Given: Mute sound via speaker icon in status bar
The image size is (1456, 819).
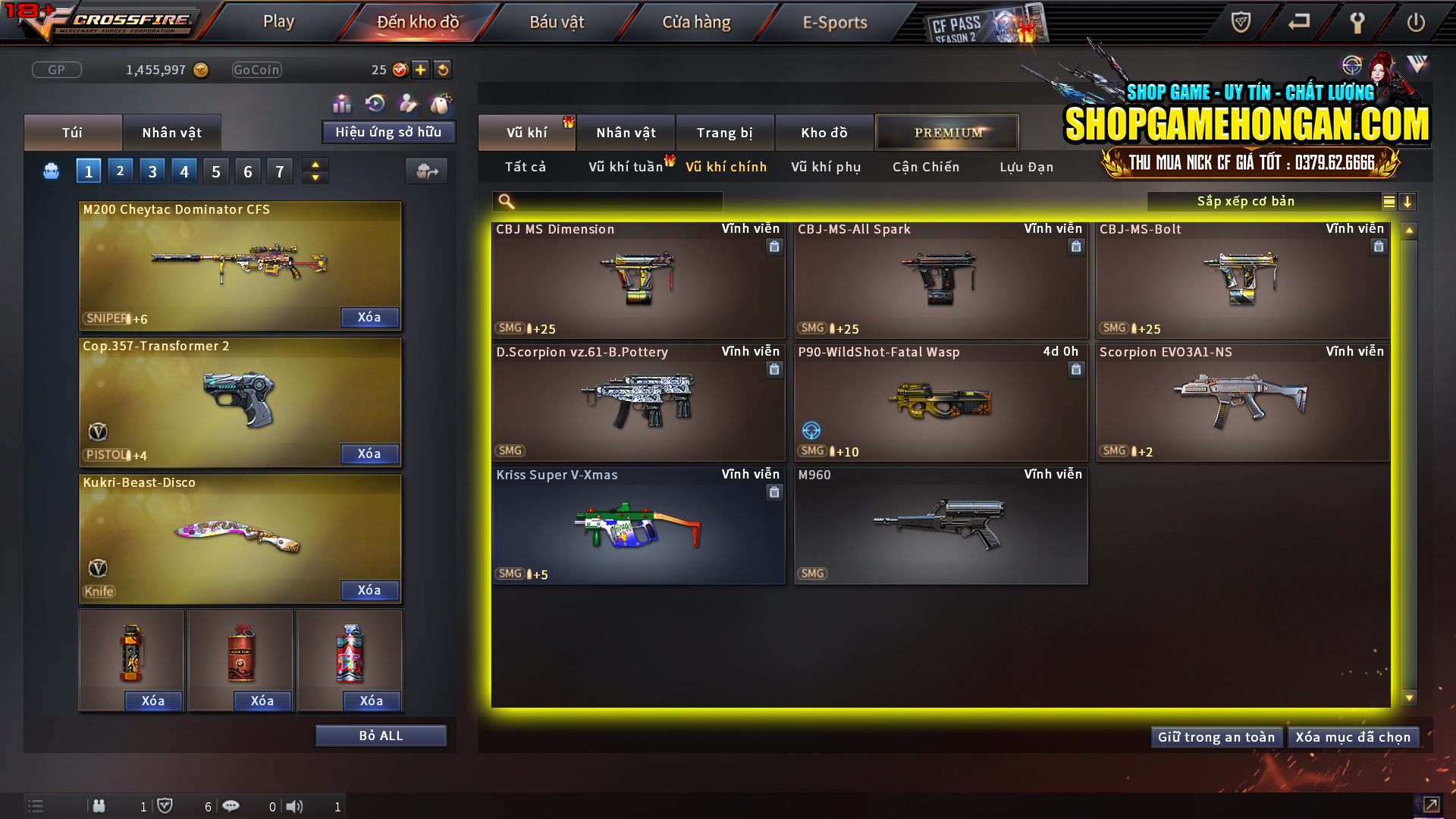Looking at the screenshot, I should pyautogui.click(x=296, y=806).
